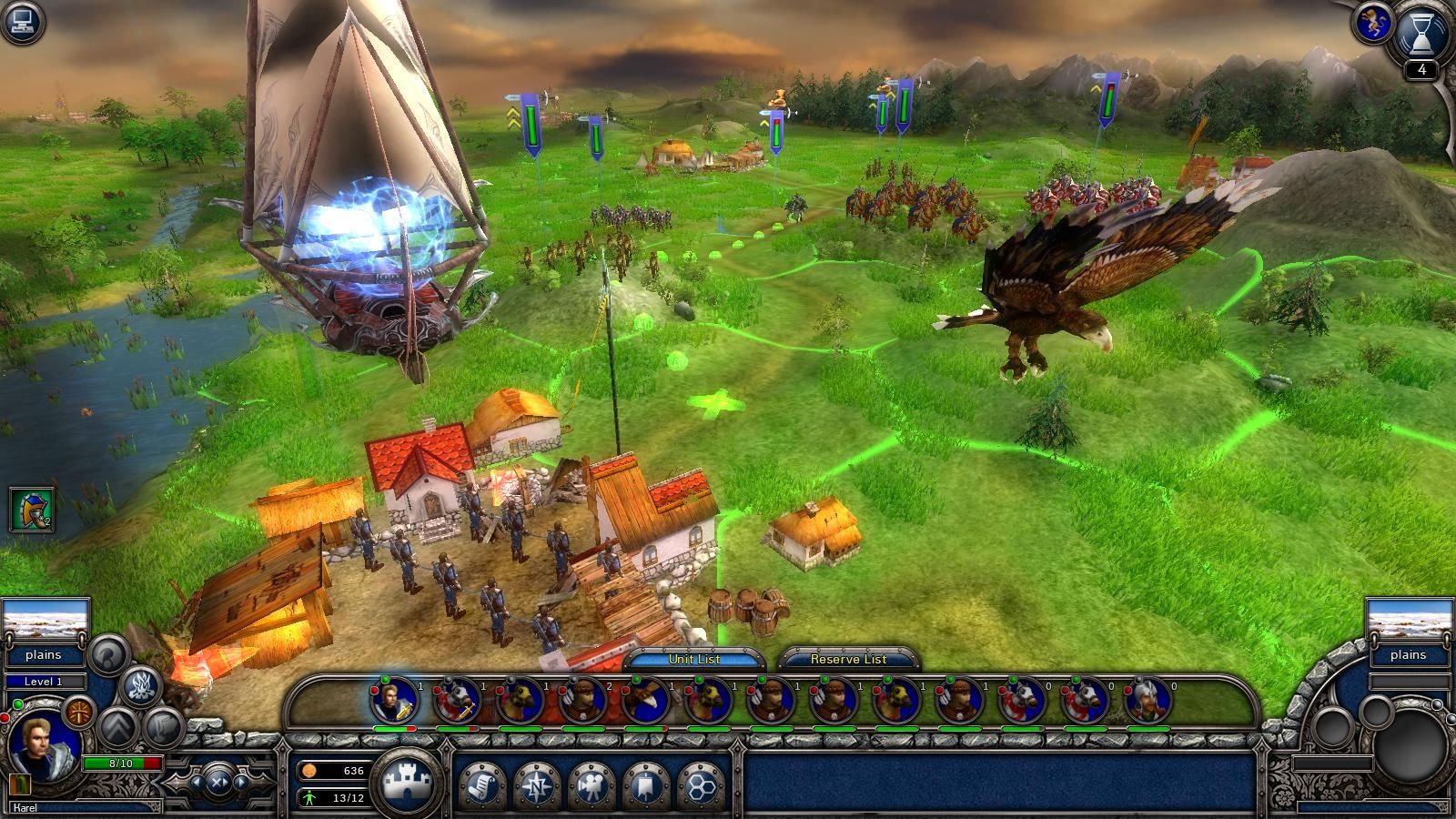Image resolution: width=1456 pixels, height=819 pixels.
Task: Open the replay camera icon
Action: tap(591, 787)
